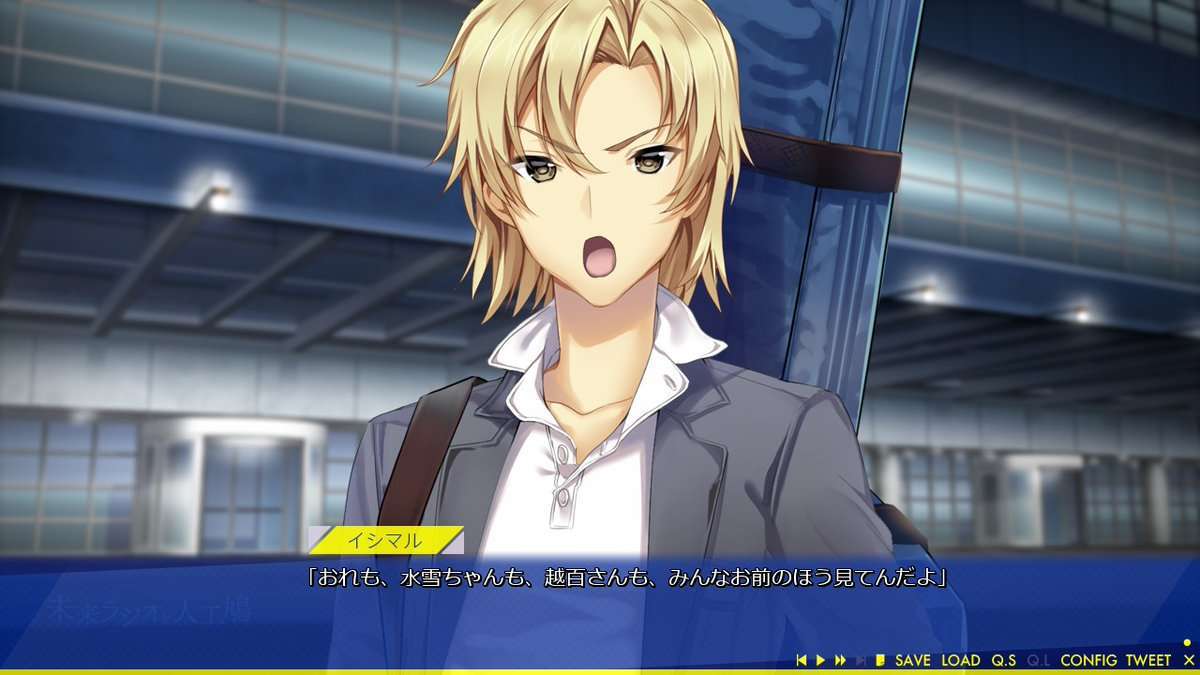Quick save with Q.S

coord(1003,660)
